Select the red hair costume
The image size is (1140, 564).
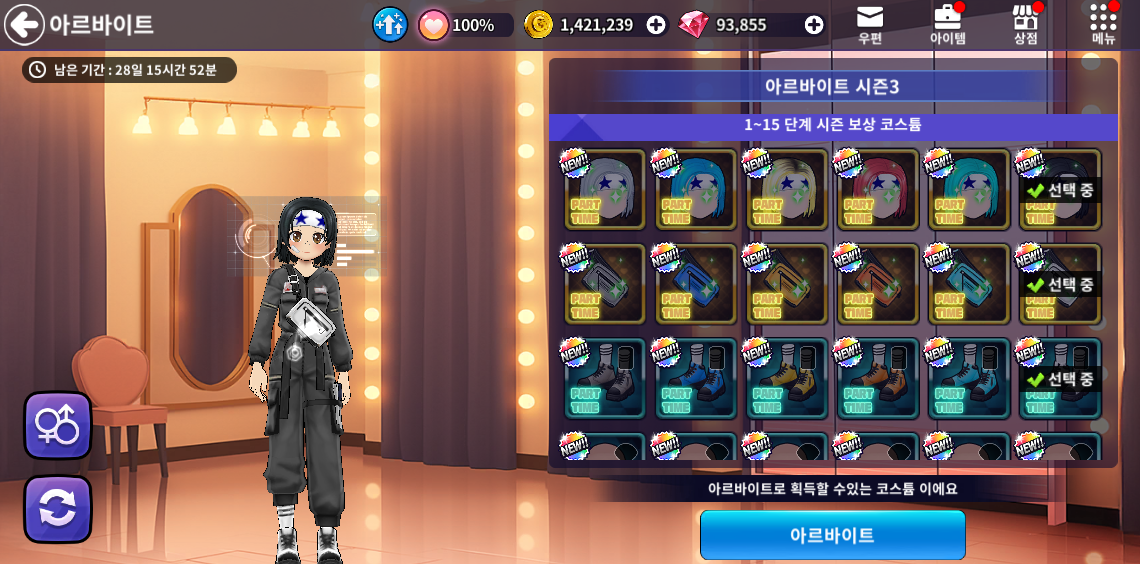[878, 190]
